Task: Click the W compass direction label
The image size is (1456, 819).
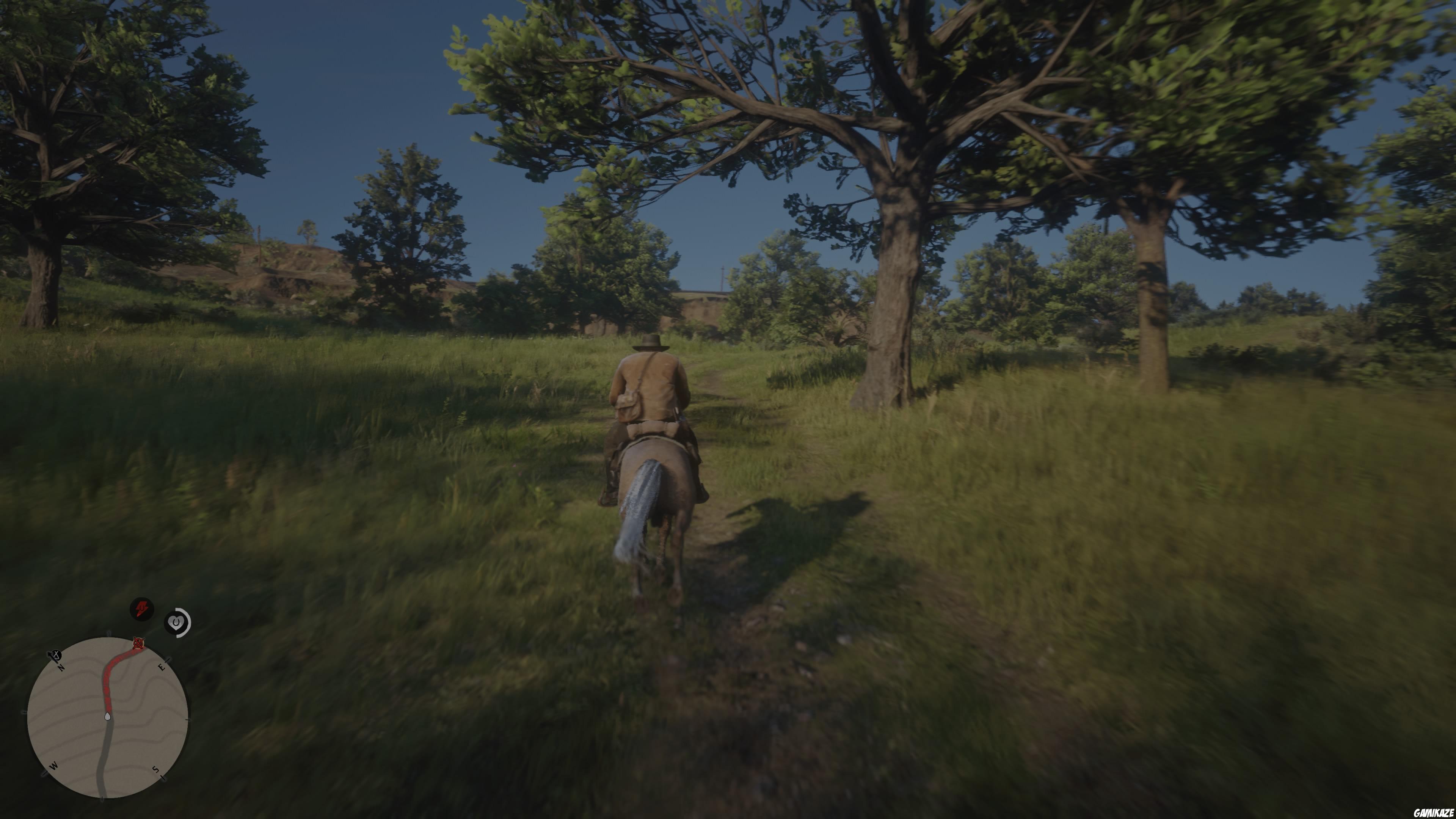Action: [54, 766]
